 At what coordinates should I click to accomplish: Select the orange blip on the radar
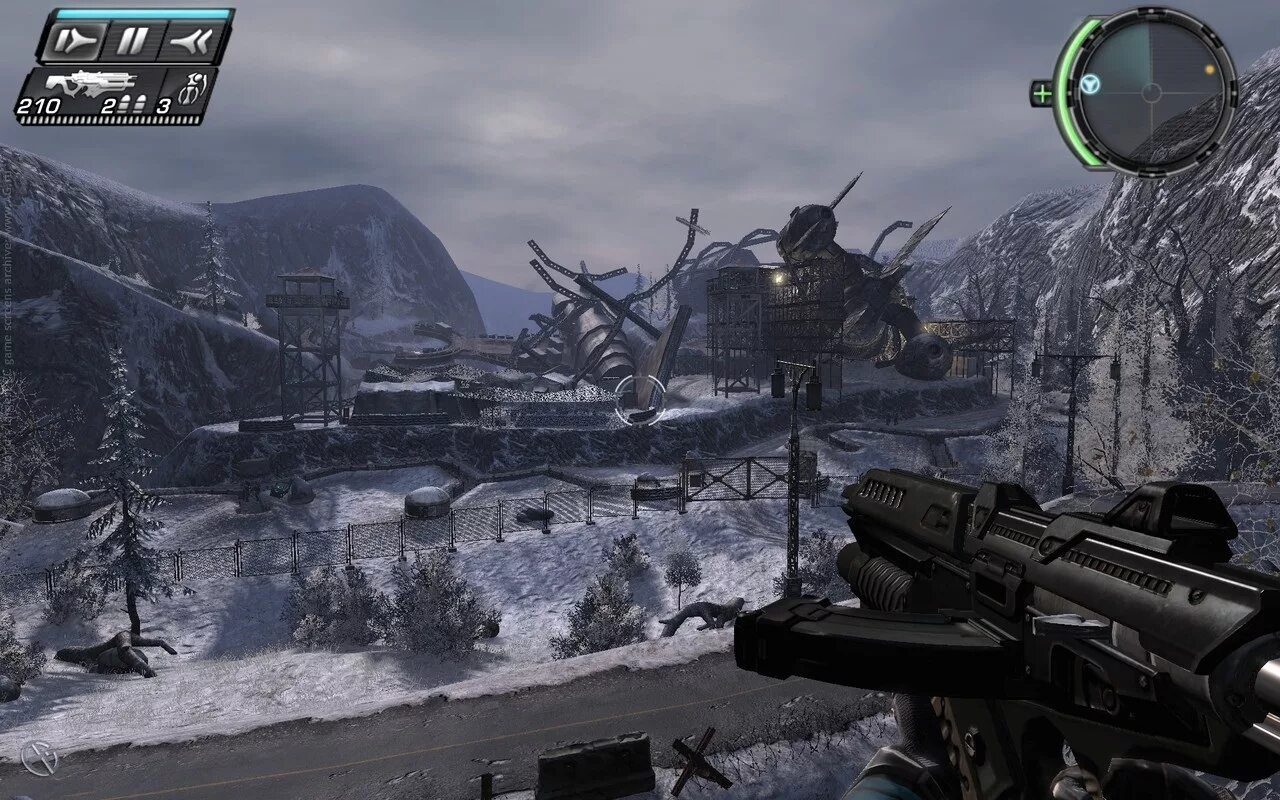point(1209,70)
